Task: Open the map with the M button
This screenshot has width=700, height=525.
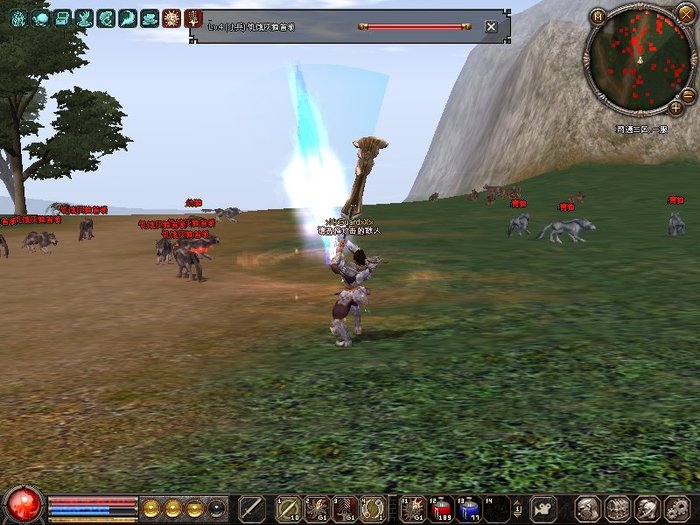Action: (x=597, y=16)
